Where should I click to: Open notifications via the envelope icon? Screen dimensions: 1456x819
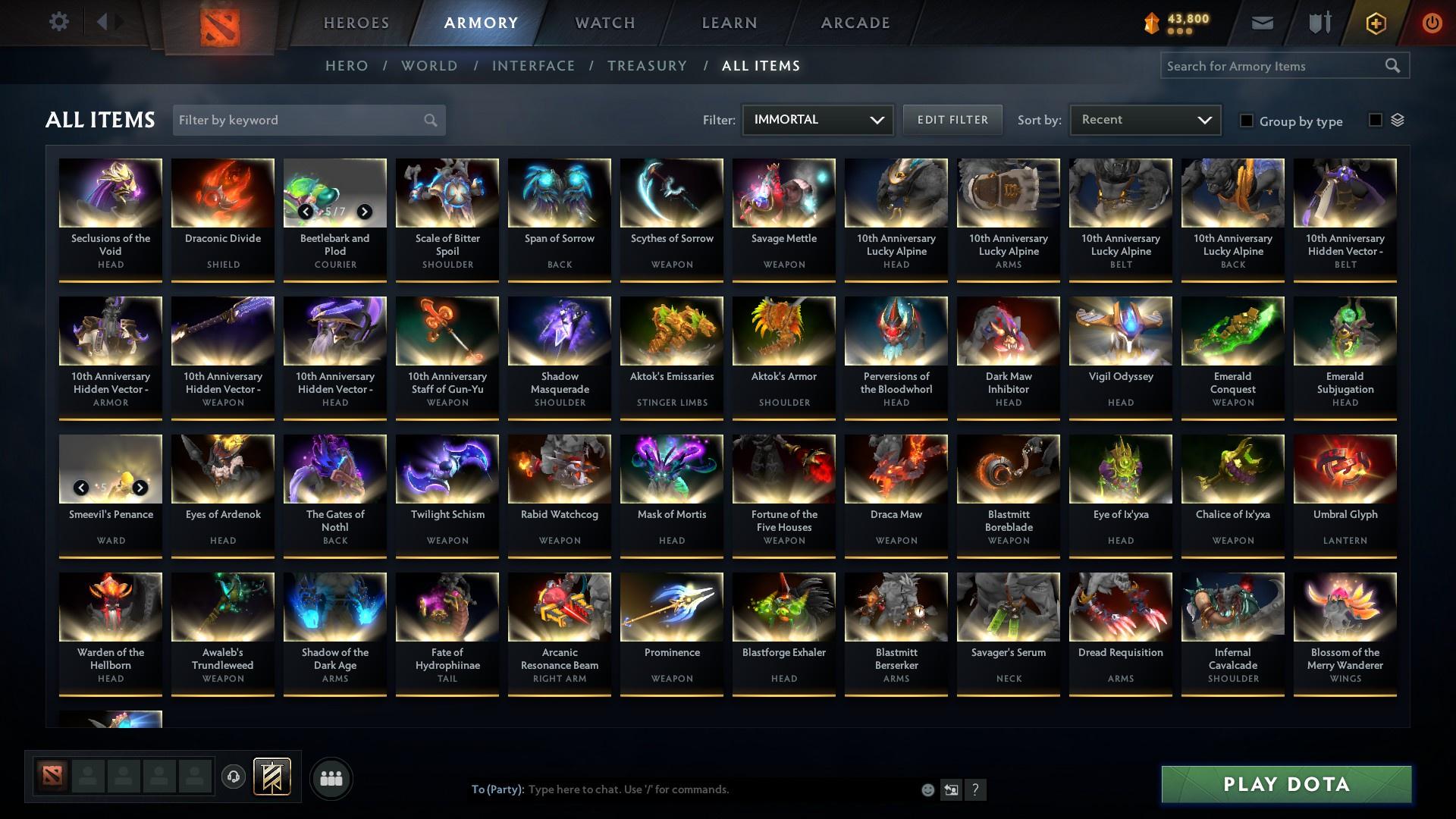pos(1261,23)
